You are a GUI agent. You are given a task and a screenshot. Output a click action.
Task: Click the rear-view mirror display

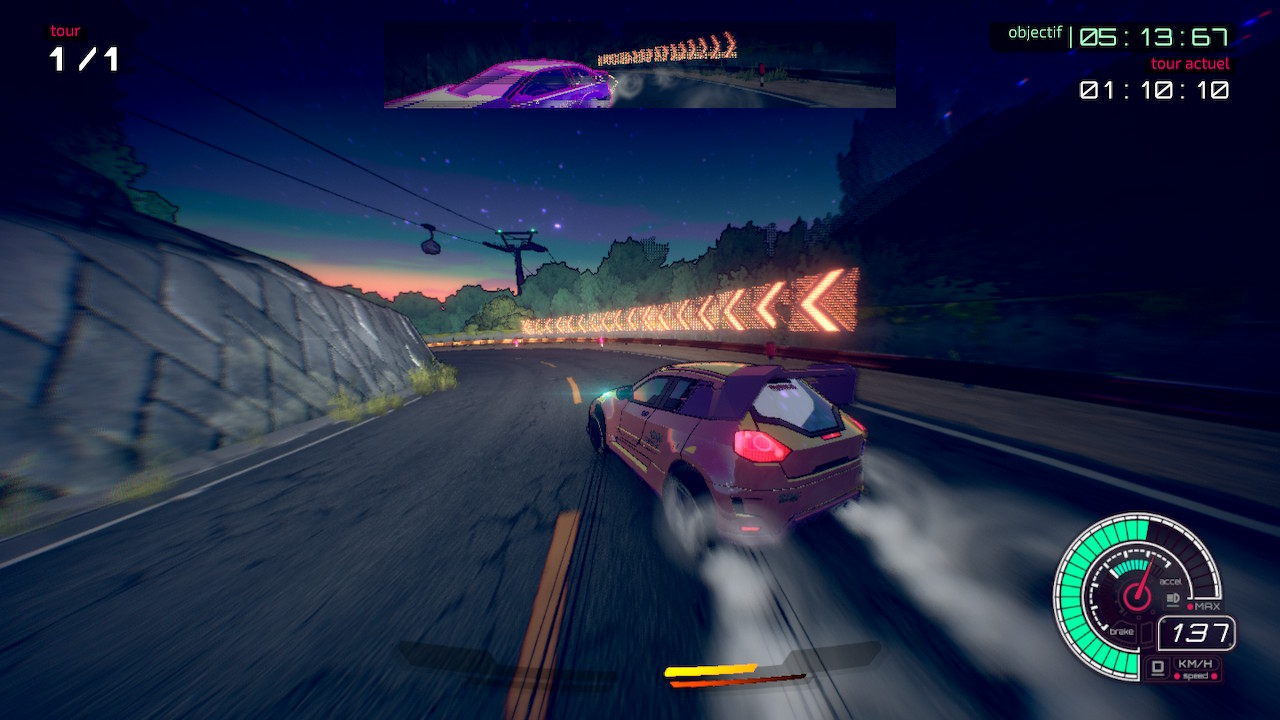tap(640, 66)
